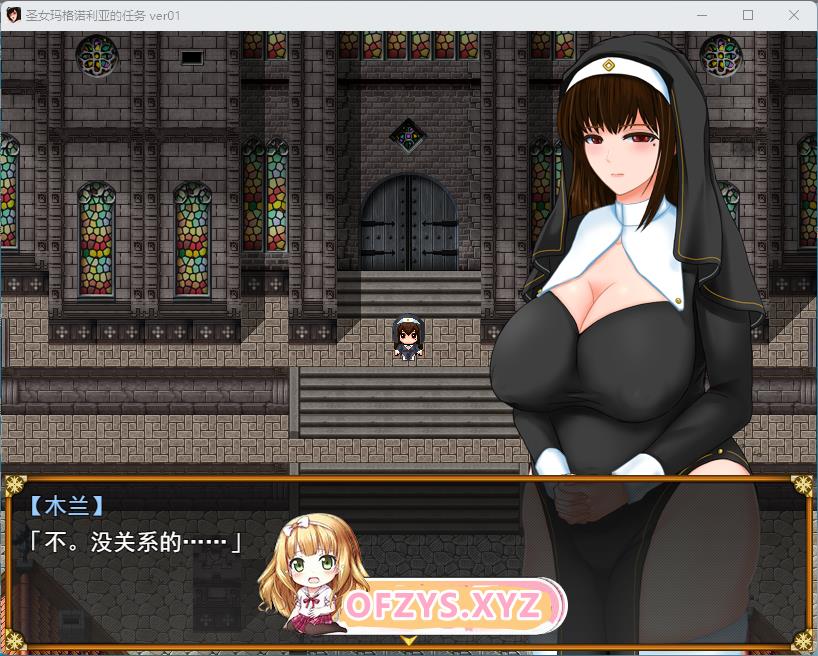Maximize the game window
Screen dimensions: 818x656
[748, 15]
